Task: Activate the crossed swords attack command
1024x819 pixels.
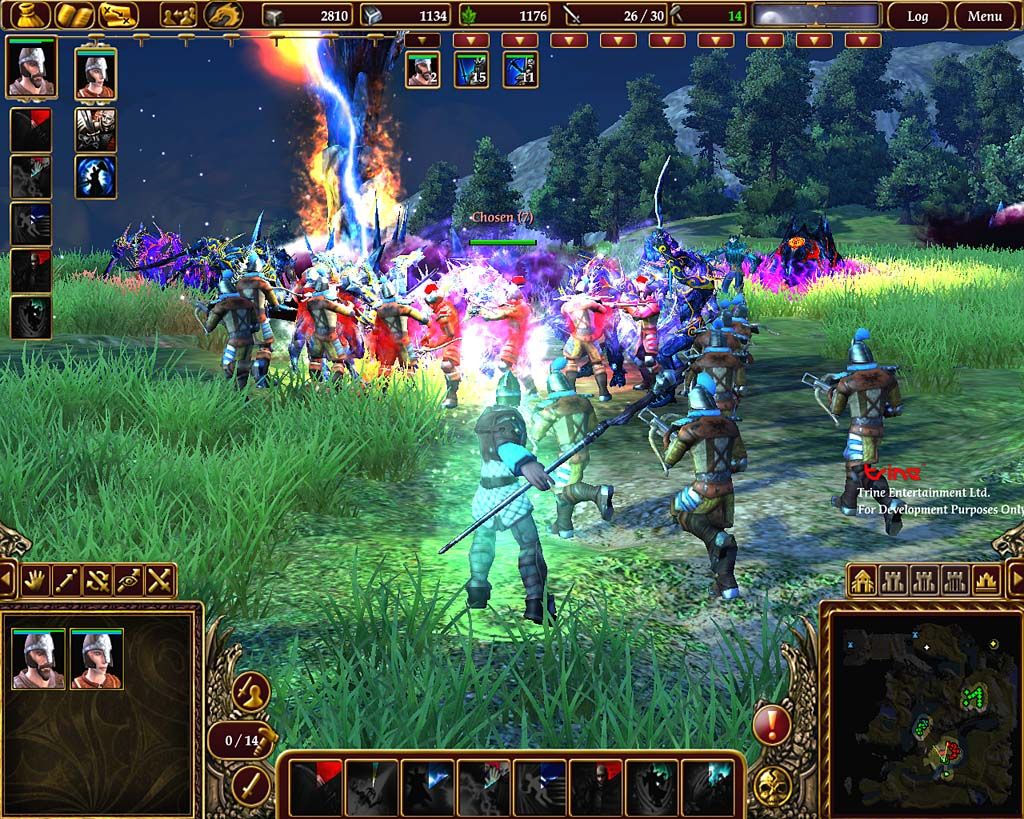Action: click(x=160, y=580)
